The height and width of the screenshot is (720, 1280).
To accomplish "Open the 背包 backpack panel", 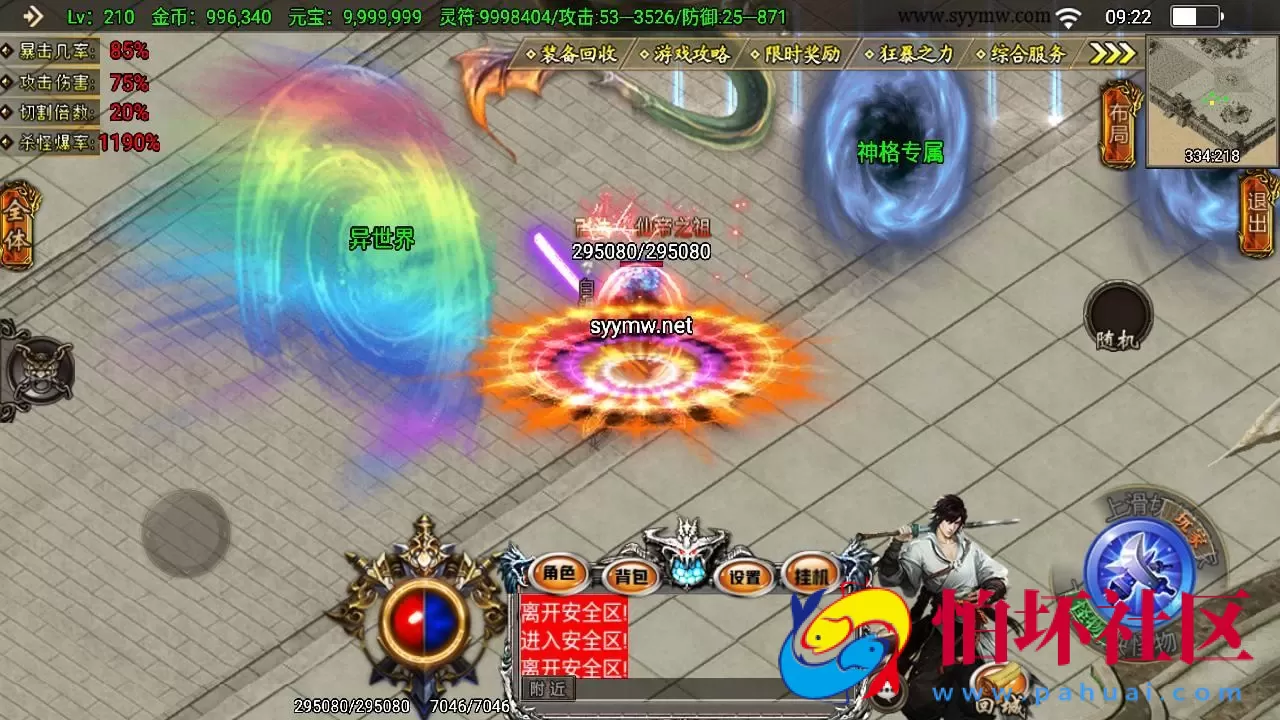I will click(x=634, y=577).
